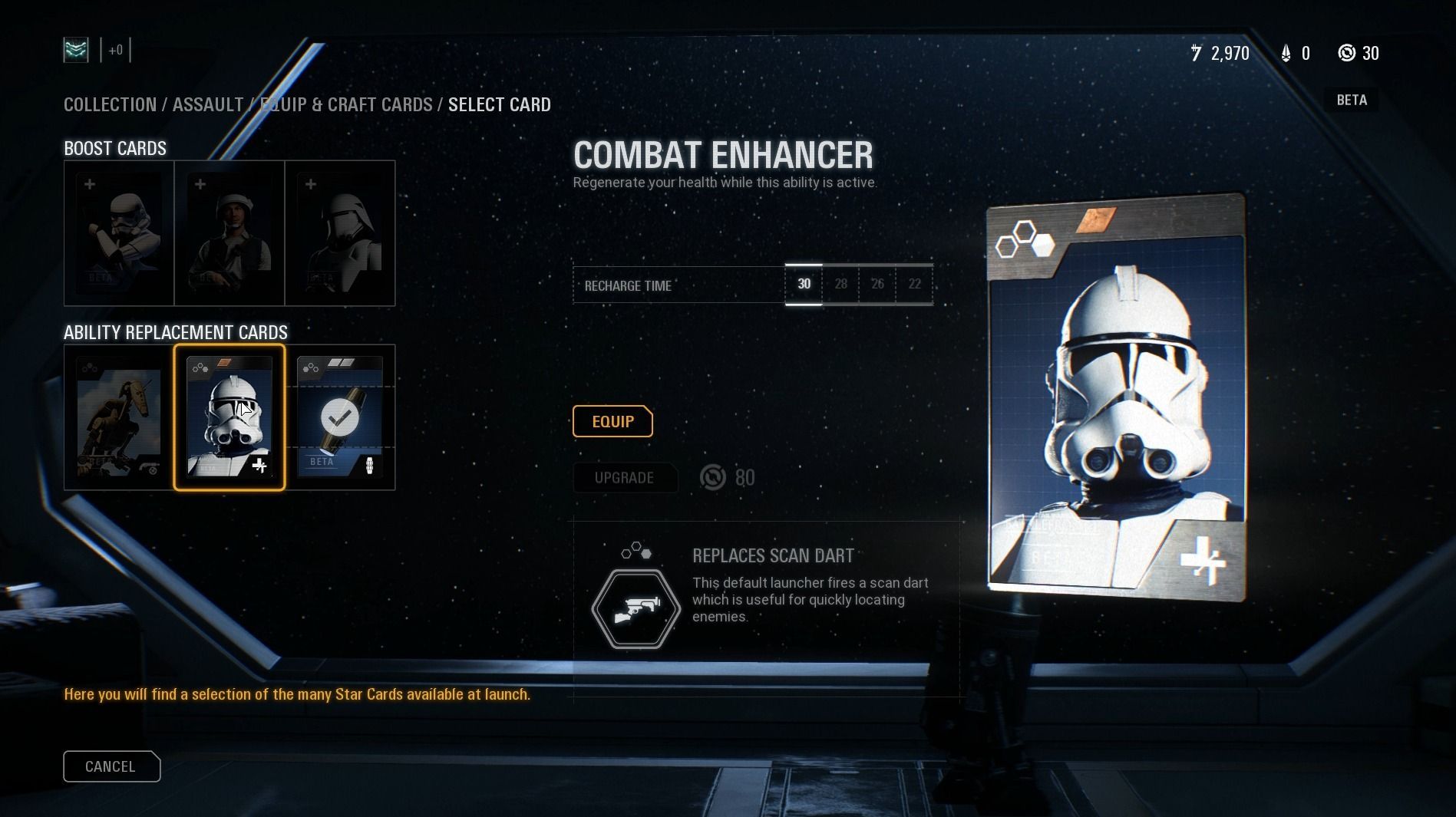1456x817 pixels.
Task: Select the clone trooper Combat Enhancer card
Action: 229,417
